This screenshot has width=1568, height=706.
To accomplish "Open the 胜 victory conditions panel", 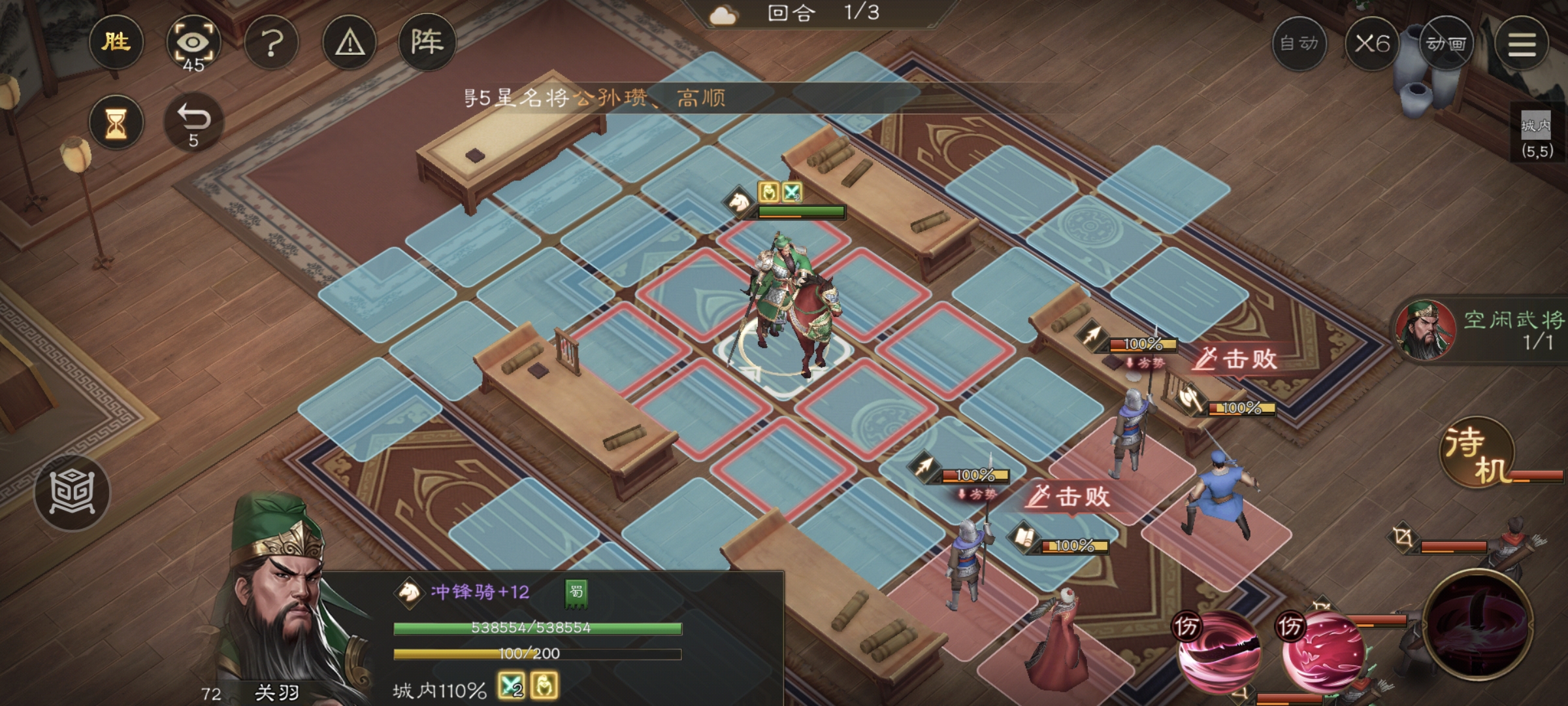I will tap(116, 42).
